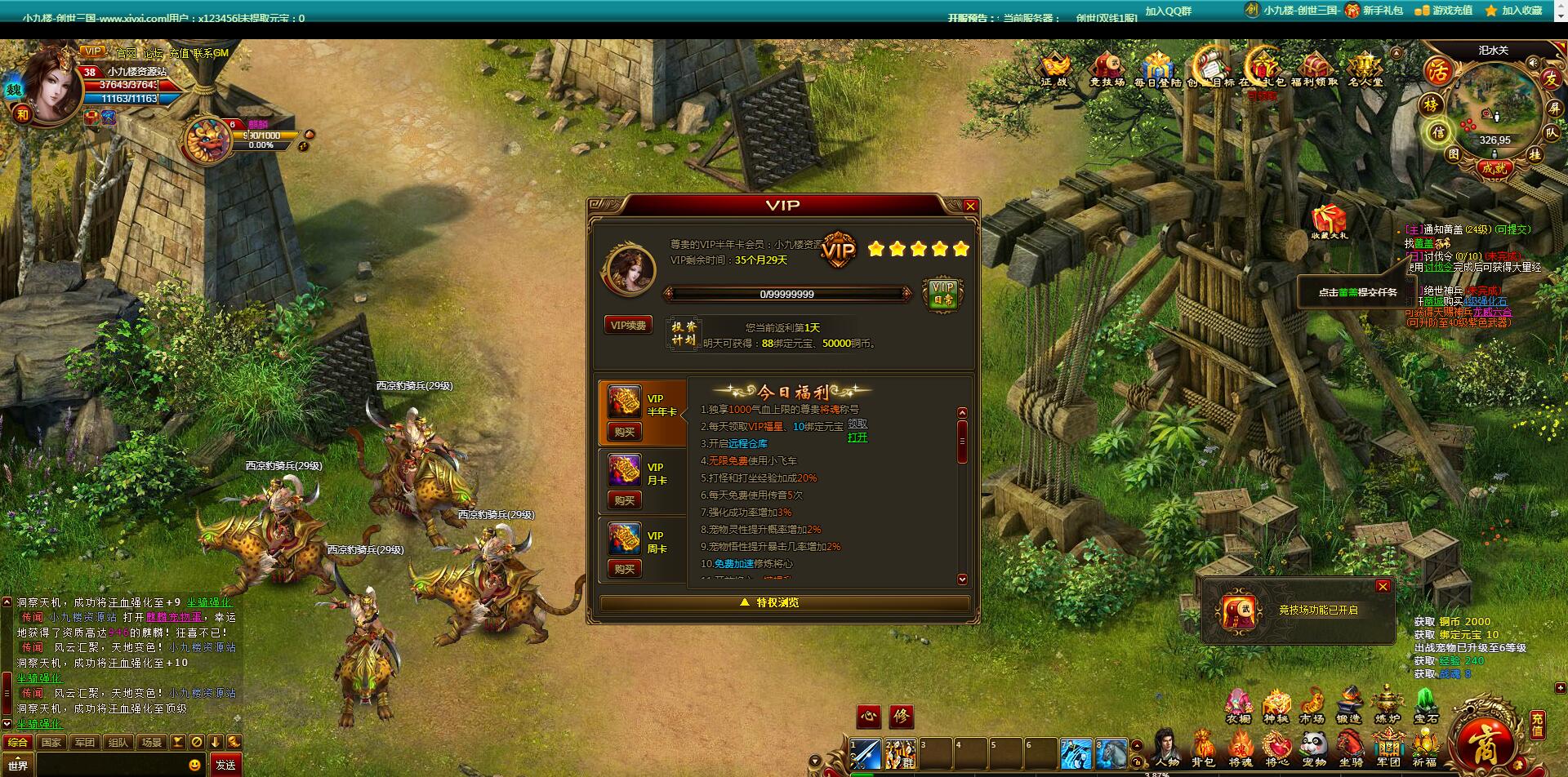Open the 竞技场 (Arena) panel
Image resolution: width=1568 pixels, height=777 pixels.
[1106, 65]
